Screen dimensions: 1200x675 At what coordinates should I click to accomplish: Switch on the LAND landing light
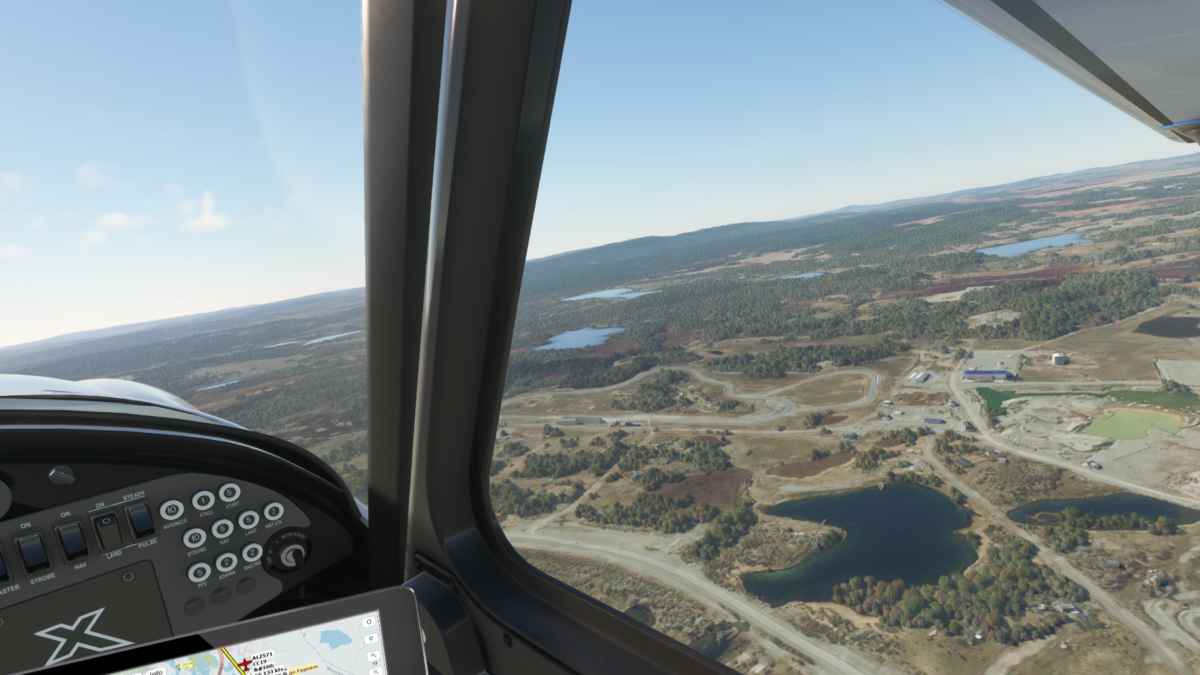(x=107, y=531)
